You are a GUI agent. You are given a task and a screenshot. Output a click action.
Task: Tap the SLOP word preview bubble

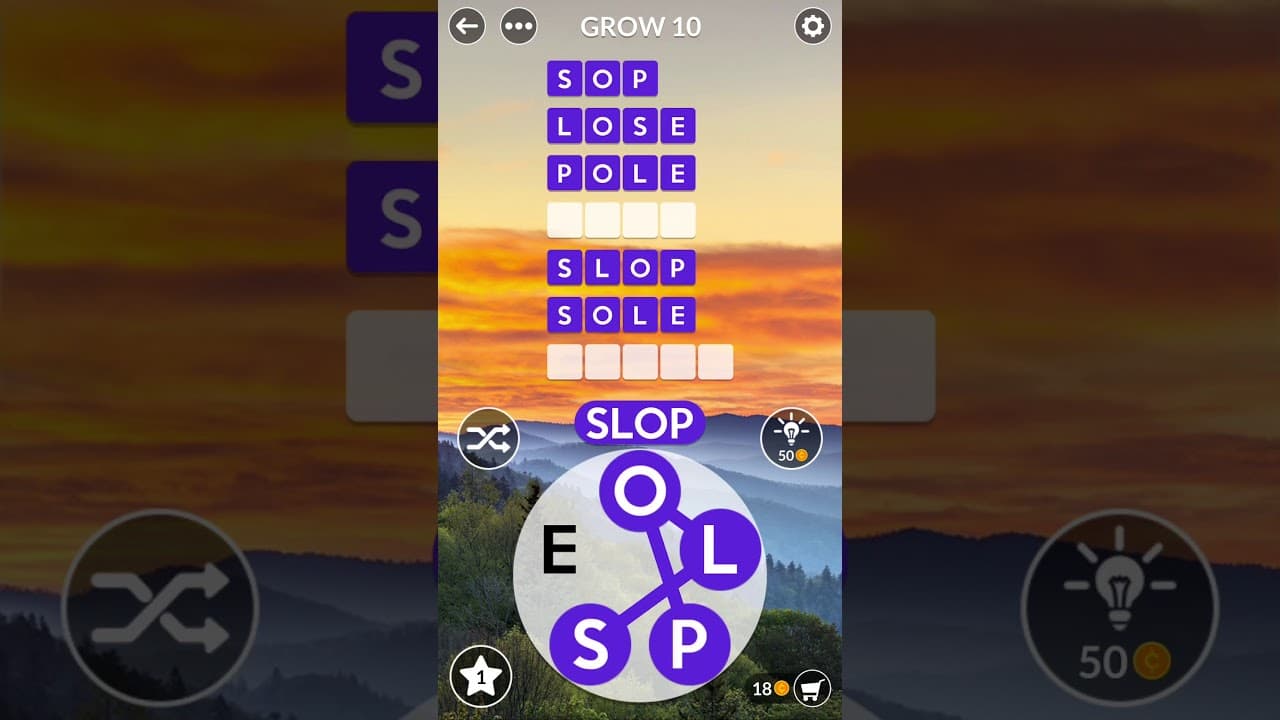(x=641, y=423)
